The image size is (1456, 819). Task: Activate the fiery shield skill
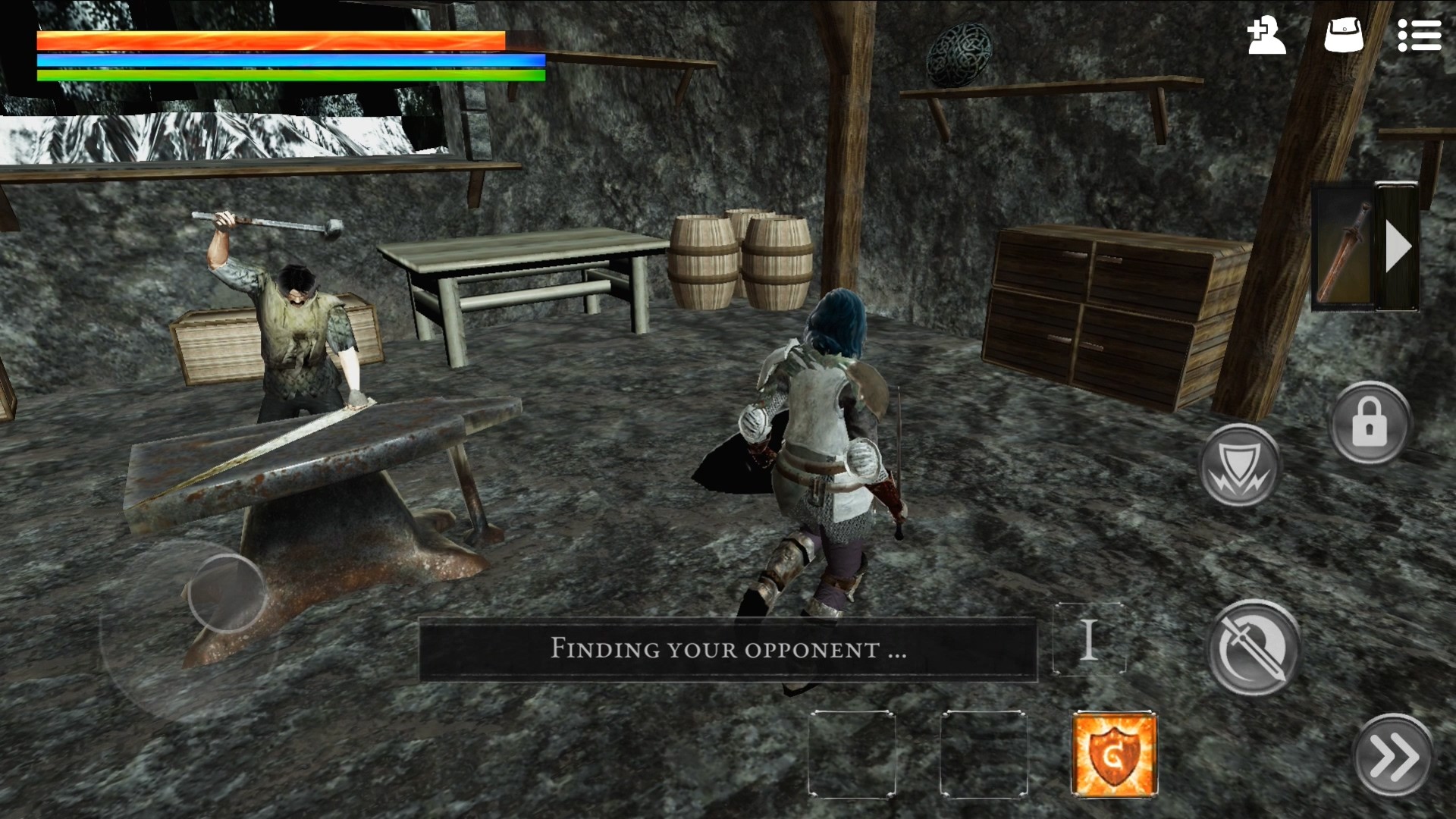pyautogui.click(x=1114, y=754)
